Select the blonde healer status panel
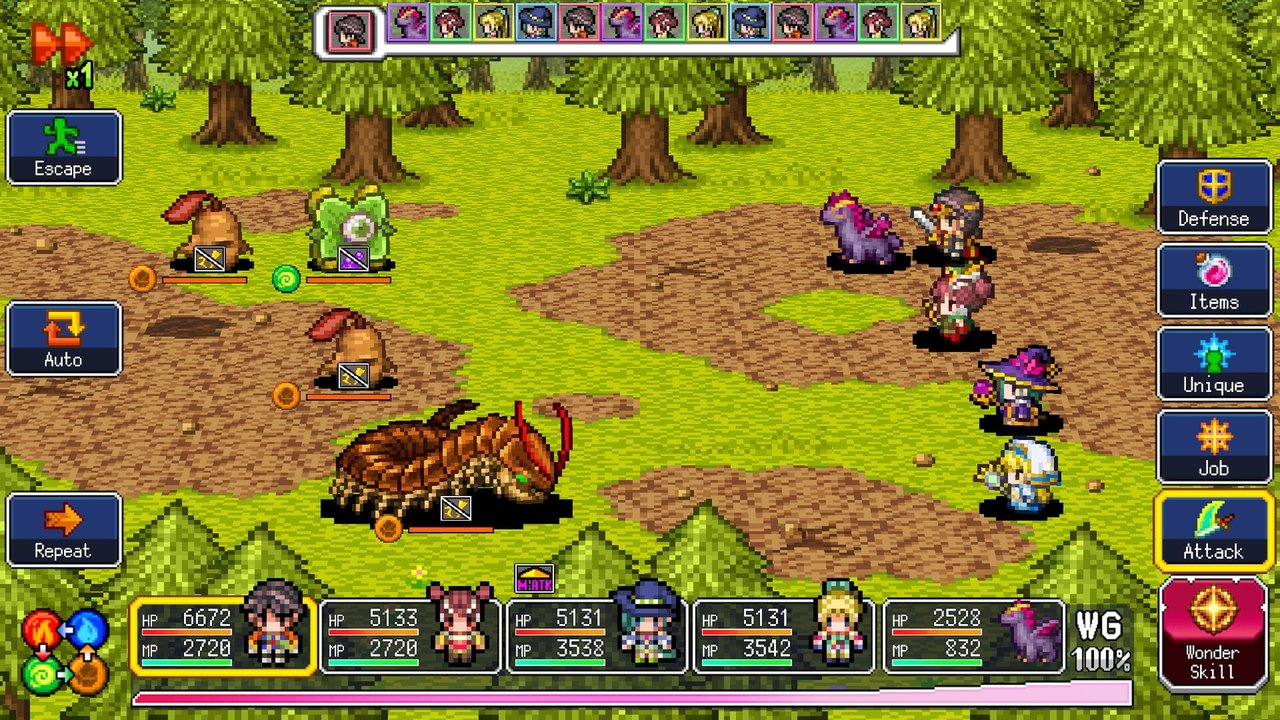The width and height of the screenshot is (1280, 720). pyautogui.click(x=783, y=635)
